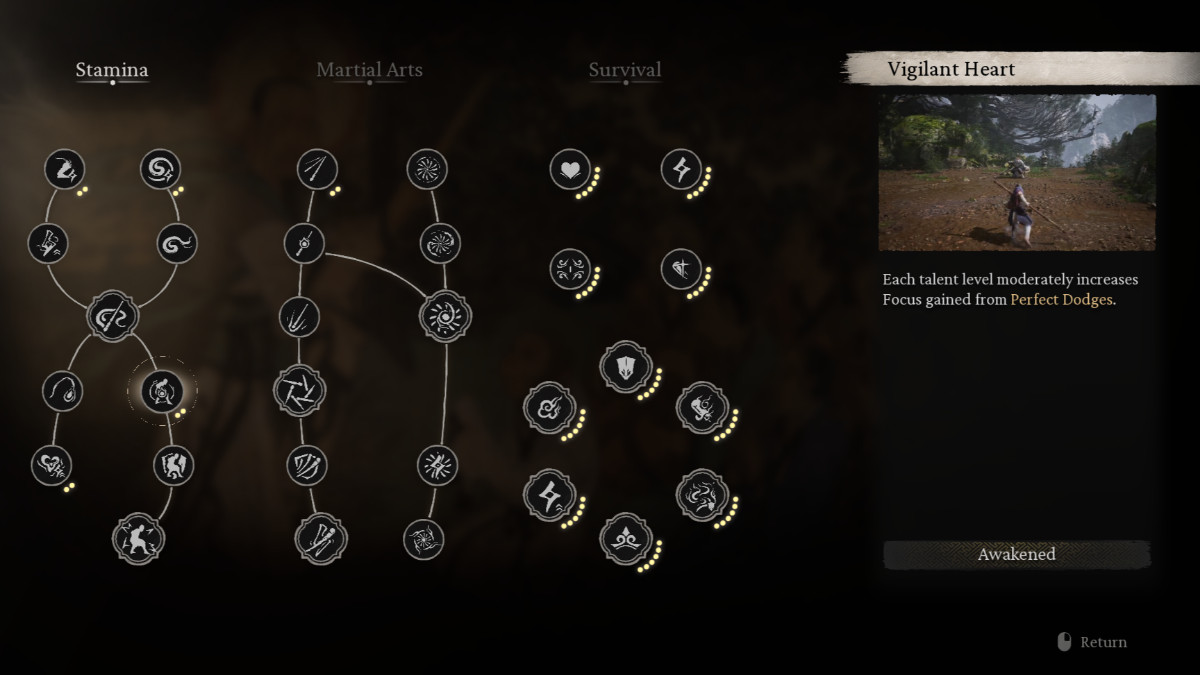Select the glowing Vigilant Heart talent node
1200x675 pixels.
click(x=162, y=390)
